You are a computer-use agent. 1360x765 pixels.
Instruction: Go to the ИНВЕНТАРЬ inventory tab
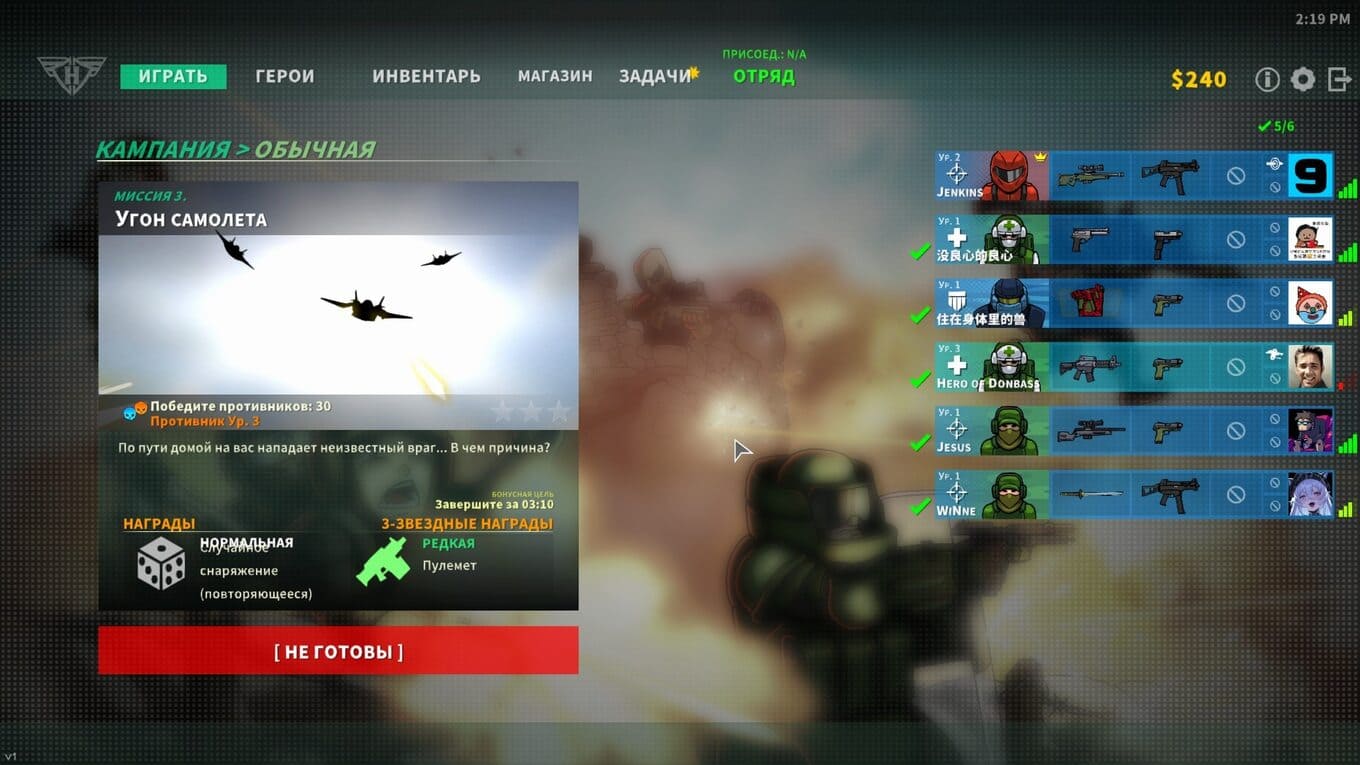(426, 77)
